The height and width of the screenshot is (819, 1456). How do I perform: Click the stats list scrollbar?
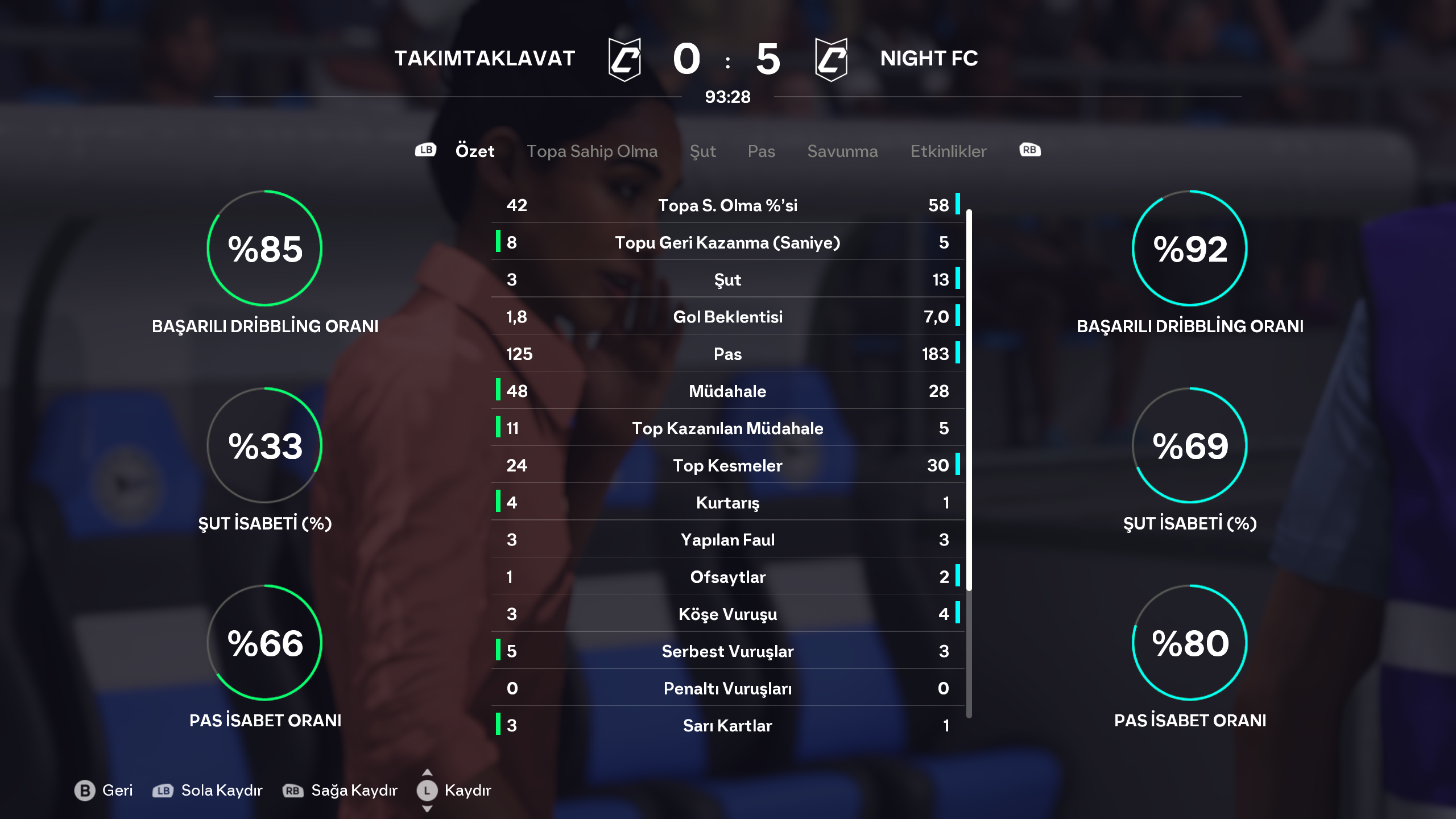pyautogui.click(x=969, y=398)
